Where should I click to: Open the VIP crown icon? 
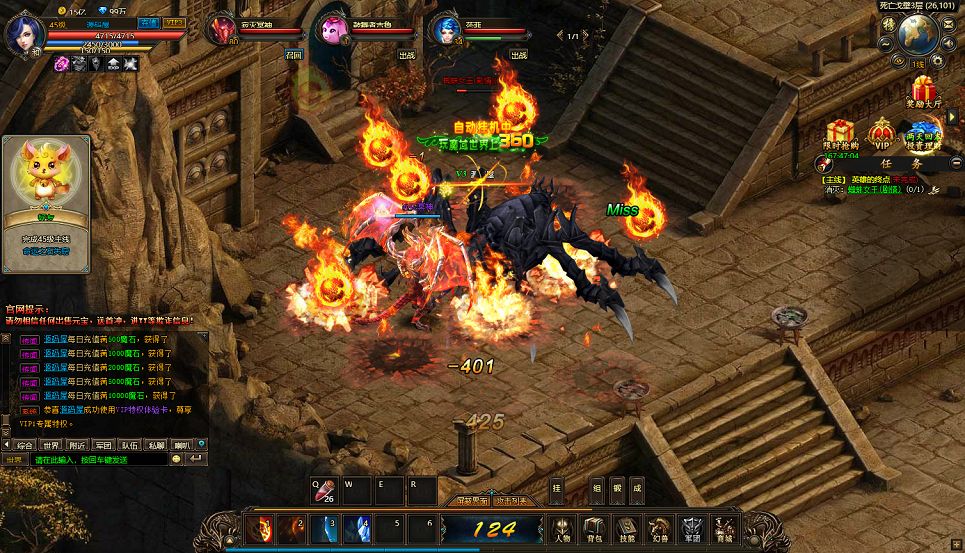[881, 133]
